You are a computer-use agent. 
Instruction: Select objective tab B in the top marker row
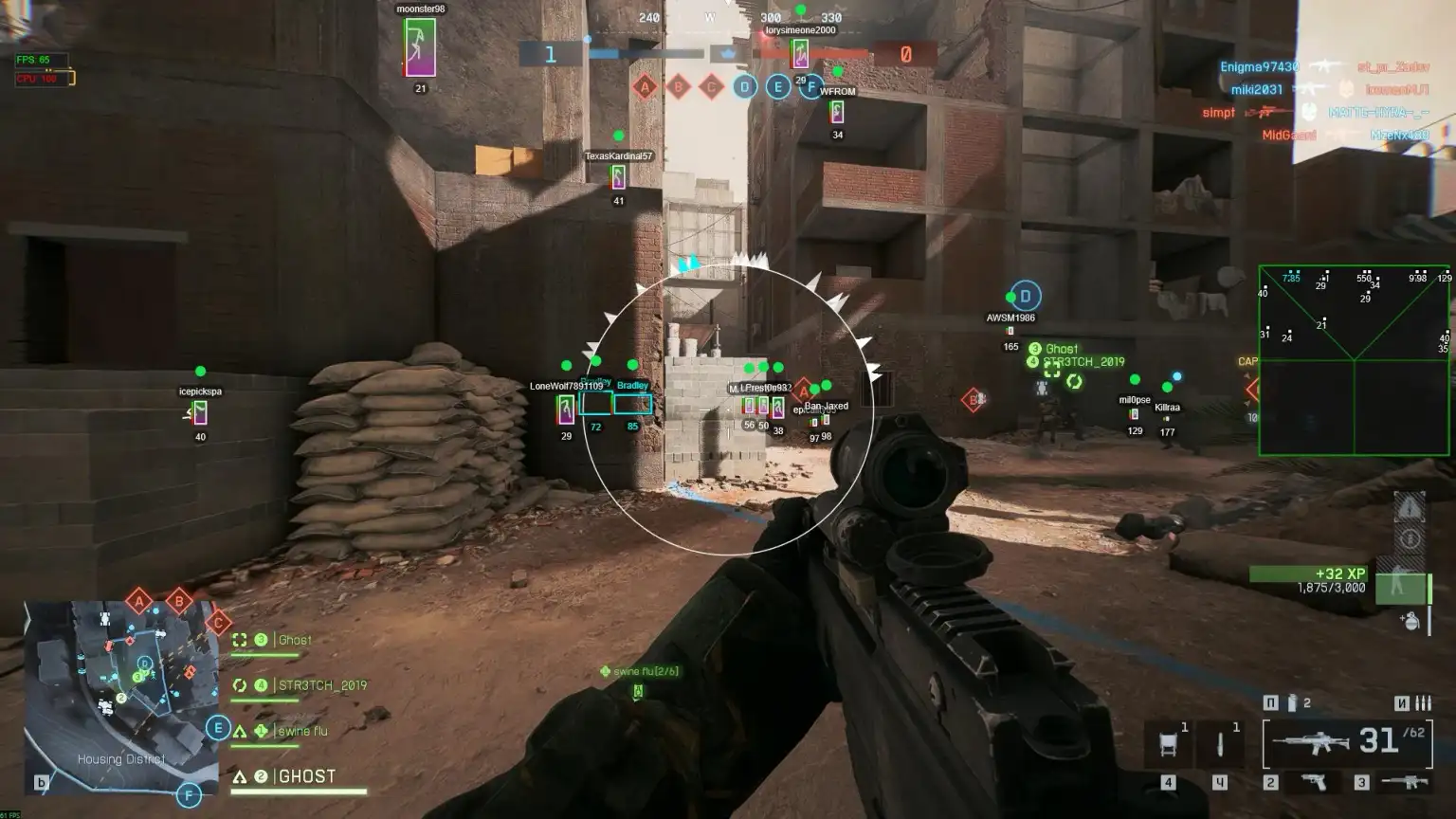click(x=679, y=85)
